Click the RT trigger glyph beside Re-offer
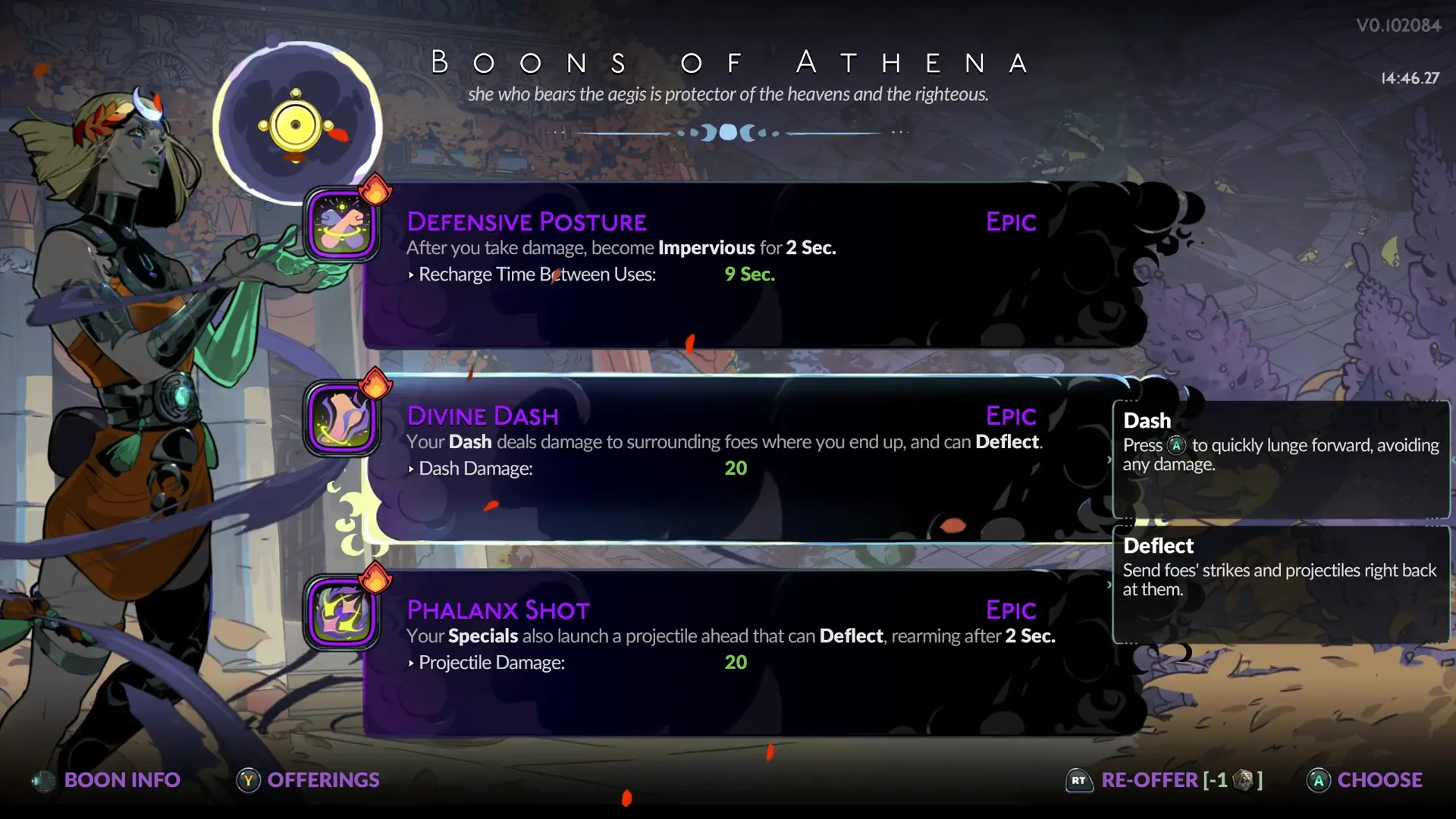Viewport: 1456px width, 819px height. 1079,780
